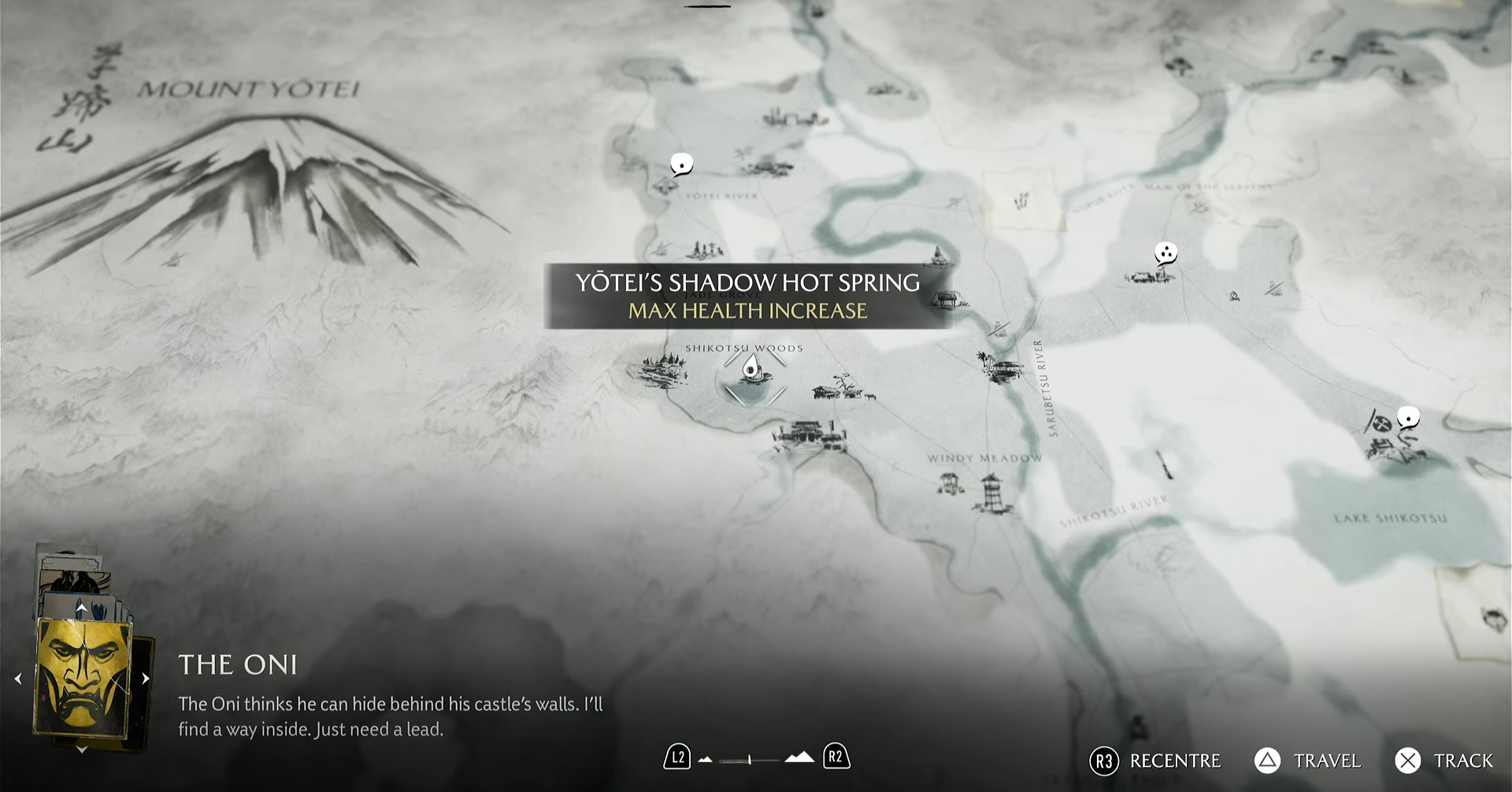Select the three-dot speech bubble map marker

click(x=1165, y=254)
